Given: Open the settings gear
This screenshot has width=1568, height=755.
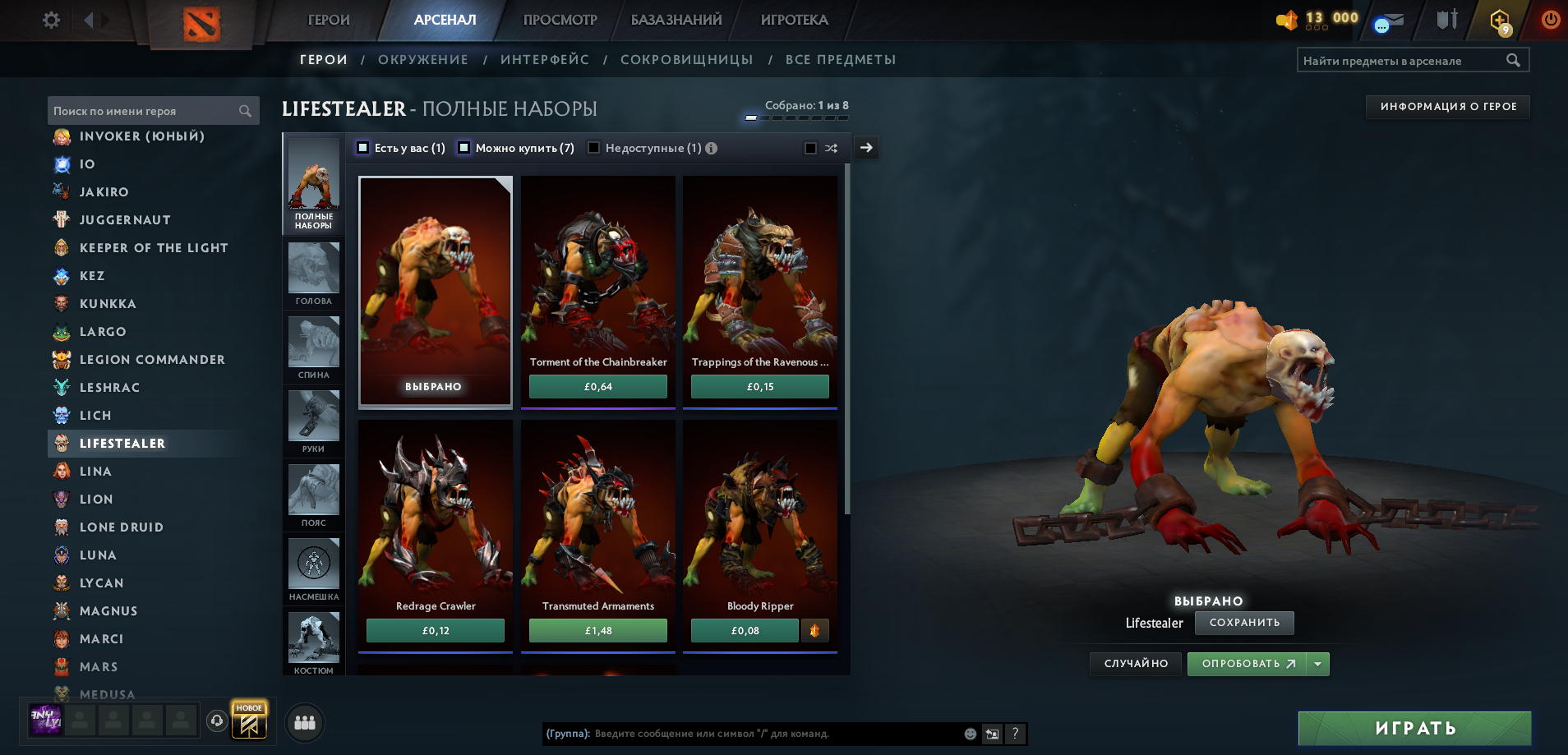Looking at the screenshot, I should tap(51, 20).
